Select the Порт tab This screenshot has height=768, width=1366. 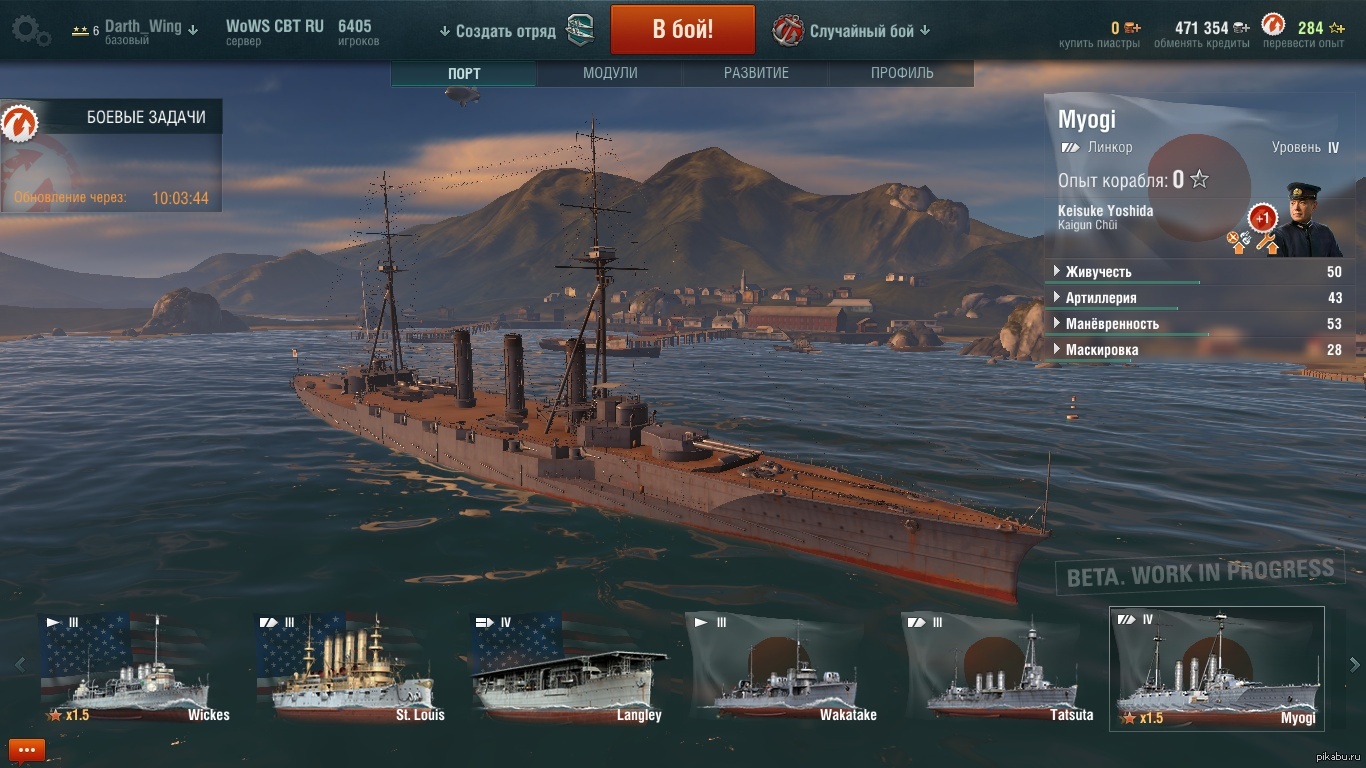[x=464, y=73]
